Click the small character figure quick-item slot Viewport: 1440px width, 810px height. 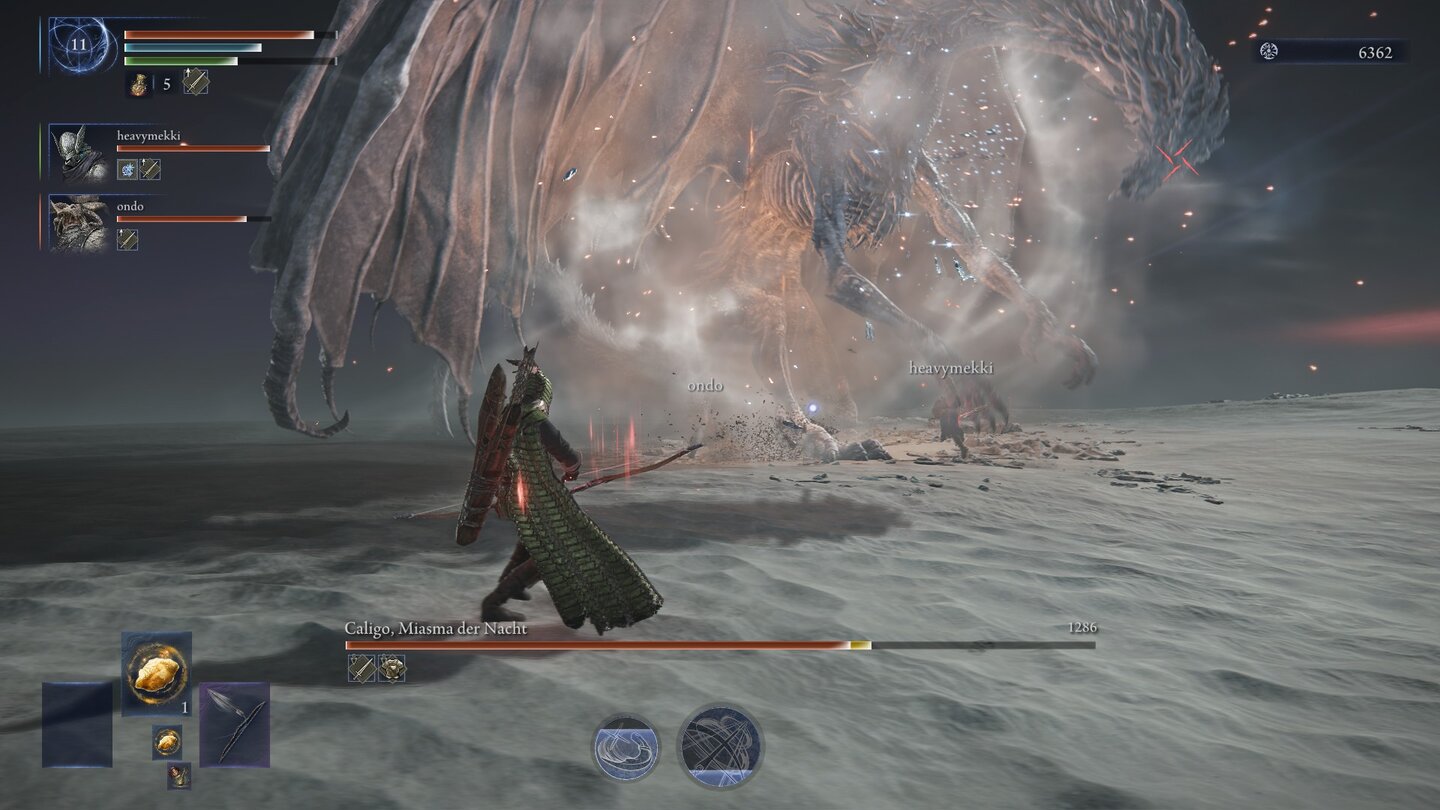click(179, 775)
